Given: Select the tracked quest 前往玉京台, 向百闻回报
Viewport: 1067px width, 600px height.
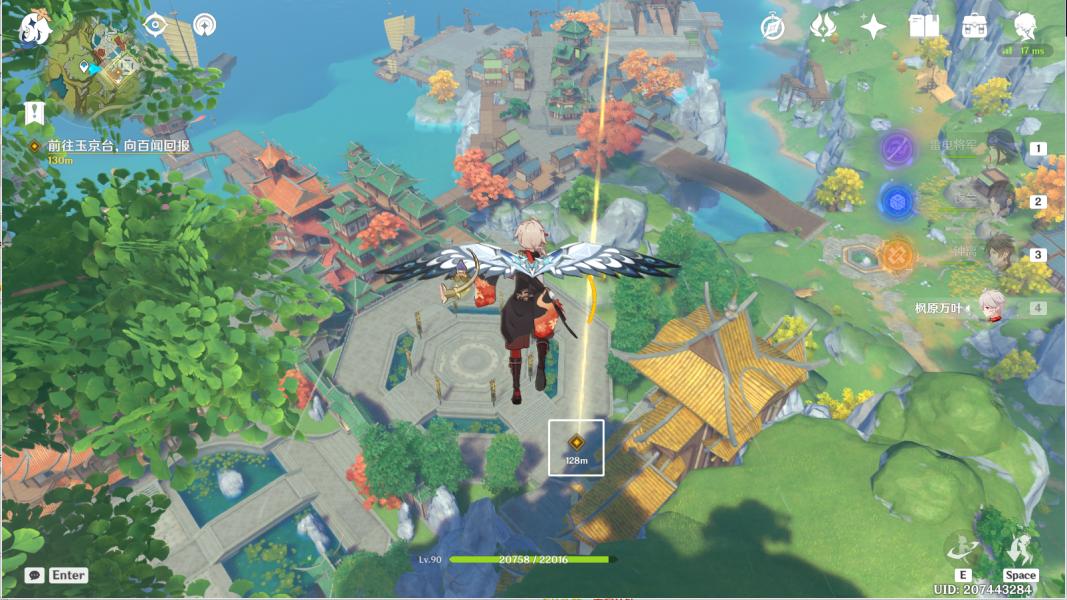Looking at the screenshot, I should [x=118, y=146].
